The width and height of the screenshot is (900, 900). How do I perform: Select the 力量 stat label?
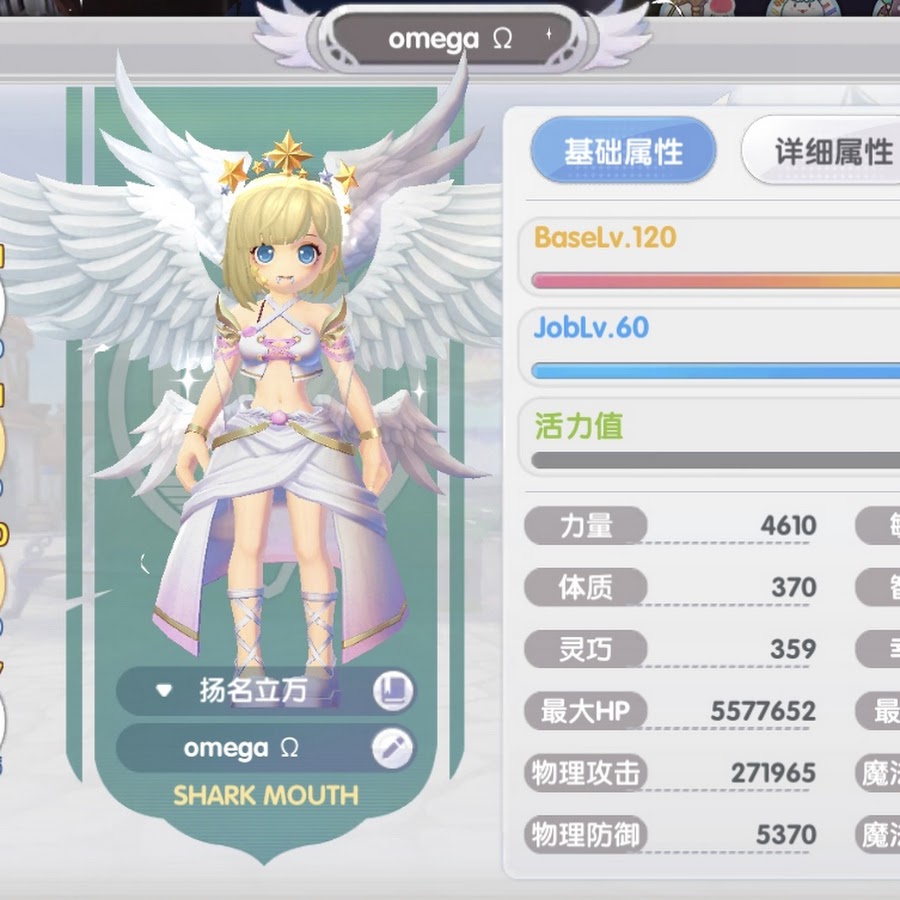[586, 526]
